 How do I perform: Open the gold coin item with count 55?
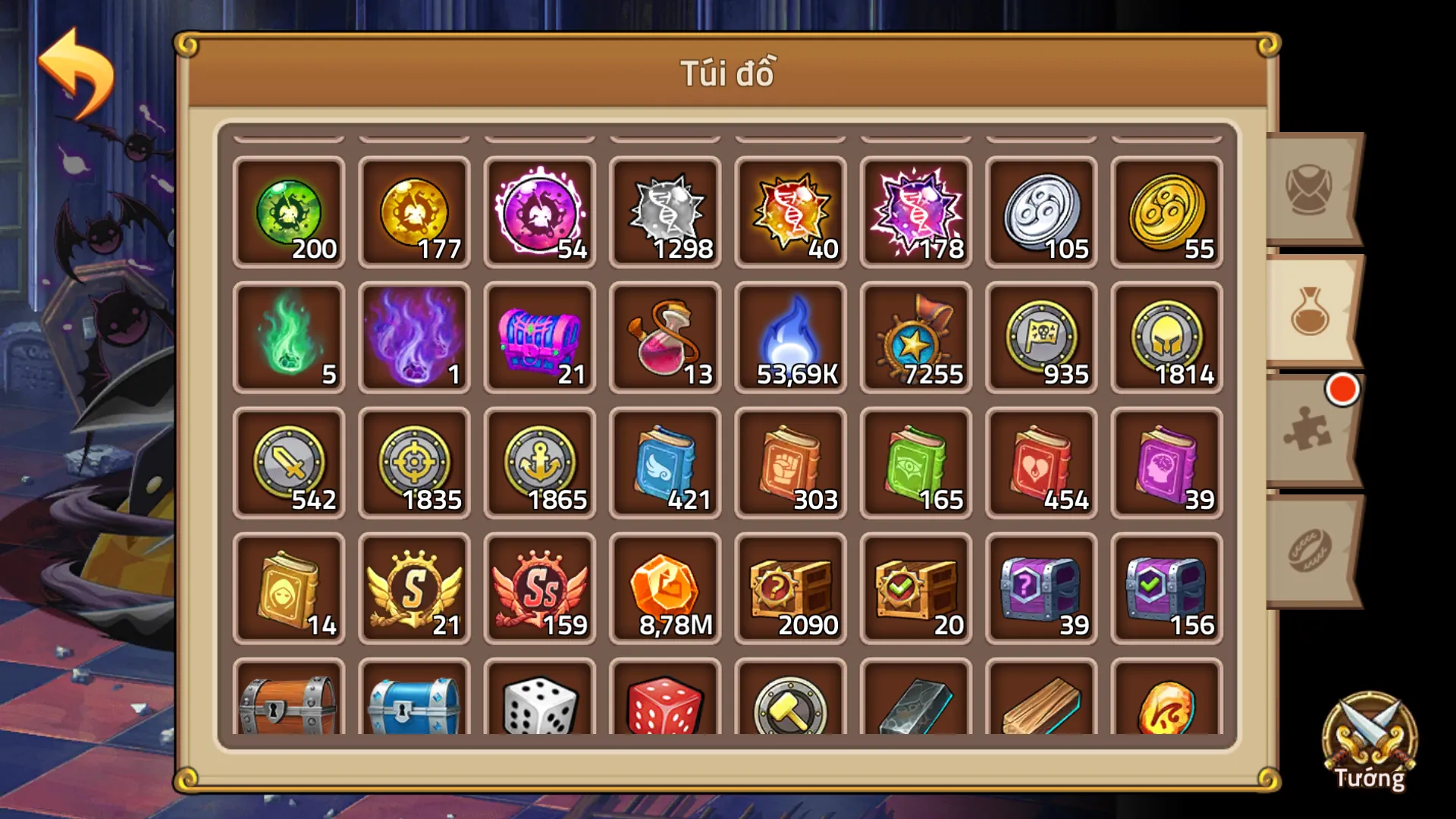tap(1166, 212)
